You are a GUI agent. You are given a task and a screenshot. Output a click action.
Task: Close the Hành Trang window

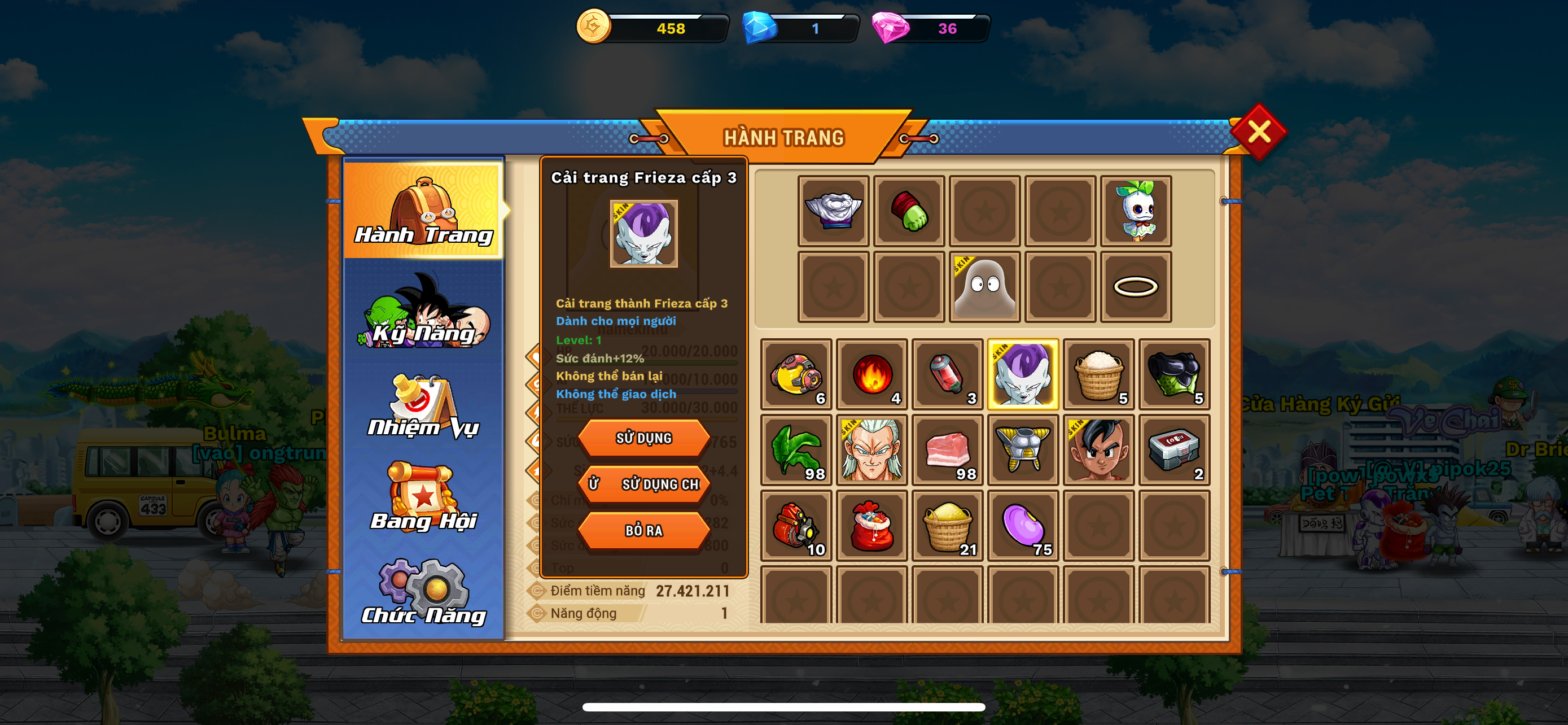[1258, 132]
